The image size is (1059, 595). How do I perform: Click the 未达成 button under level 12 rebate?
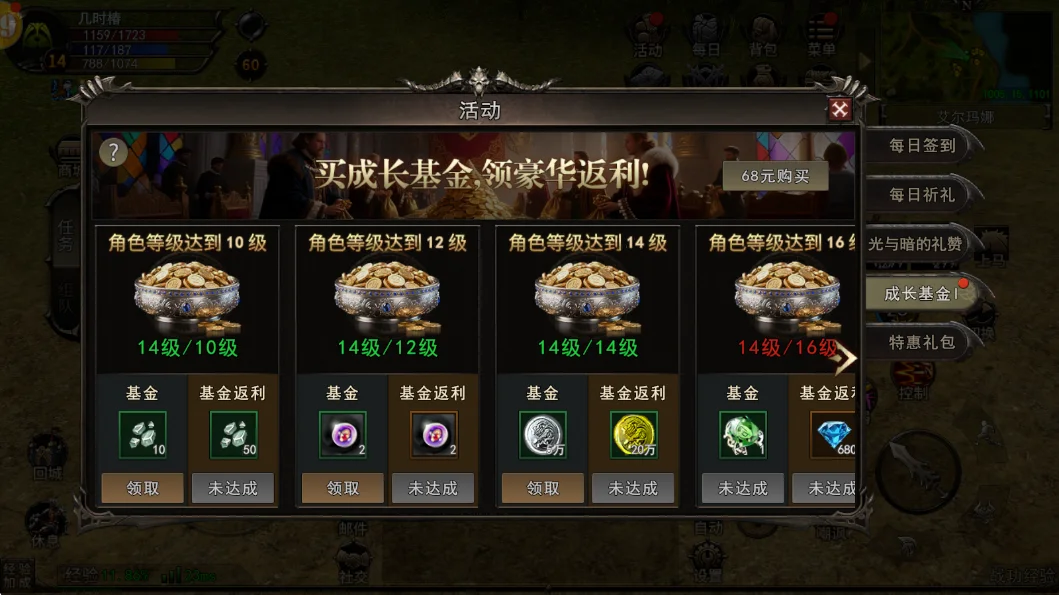[x=433, y=488]
